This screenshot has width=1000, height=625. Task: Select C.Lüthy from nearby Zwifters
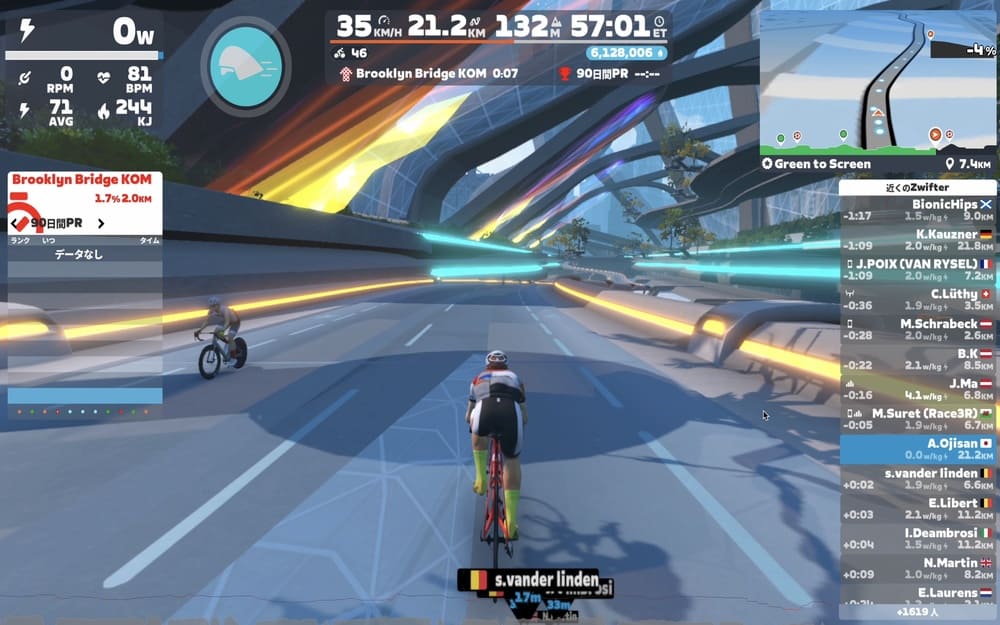pyautogui.click(x=917, y=299)
